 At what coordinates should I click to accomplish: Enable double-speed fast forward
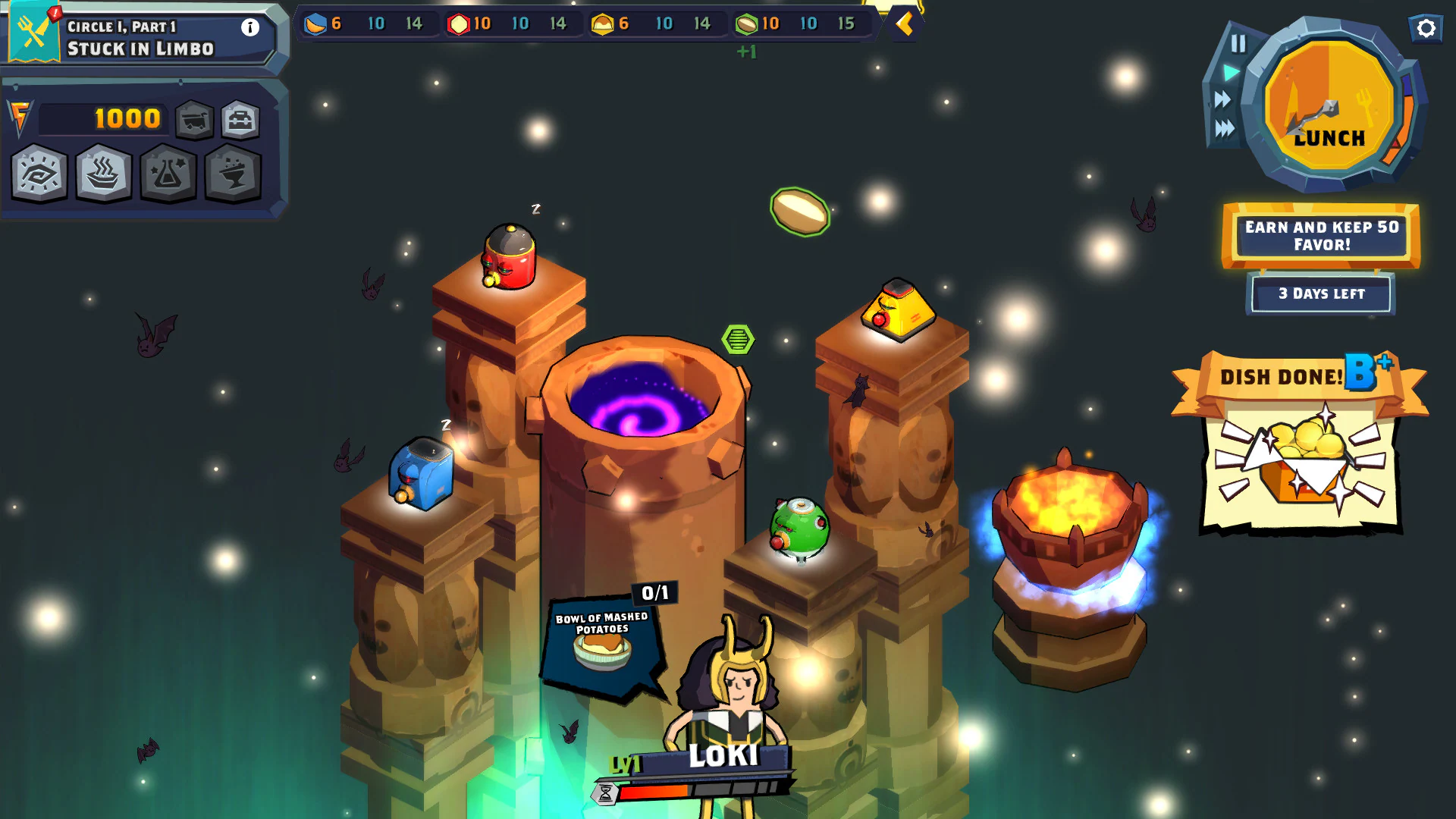tap(1222, 97)
